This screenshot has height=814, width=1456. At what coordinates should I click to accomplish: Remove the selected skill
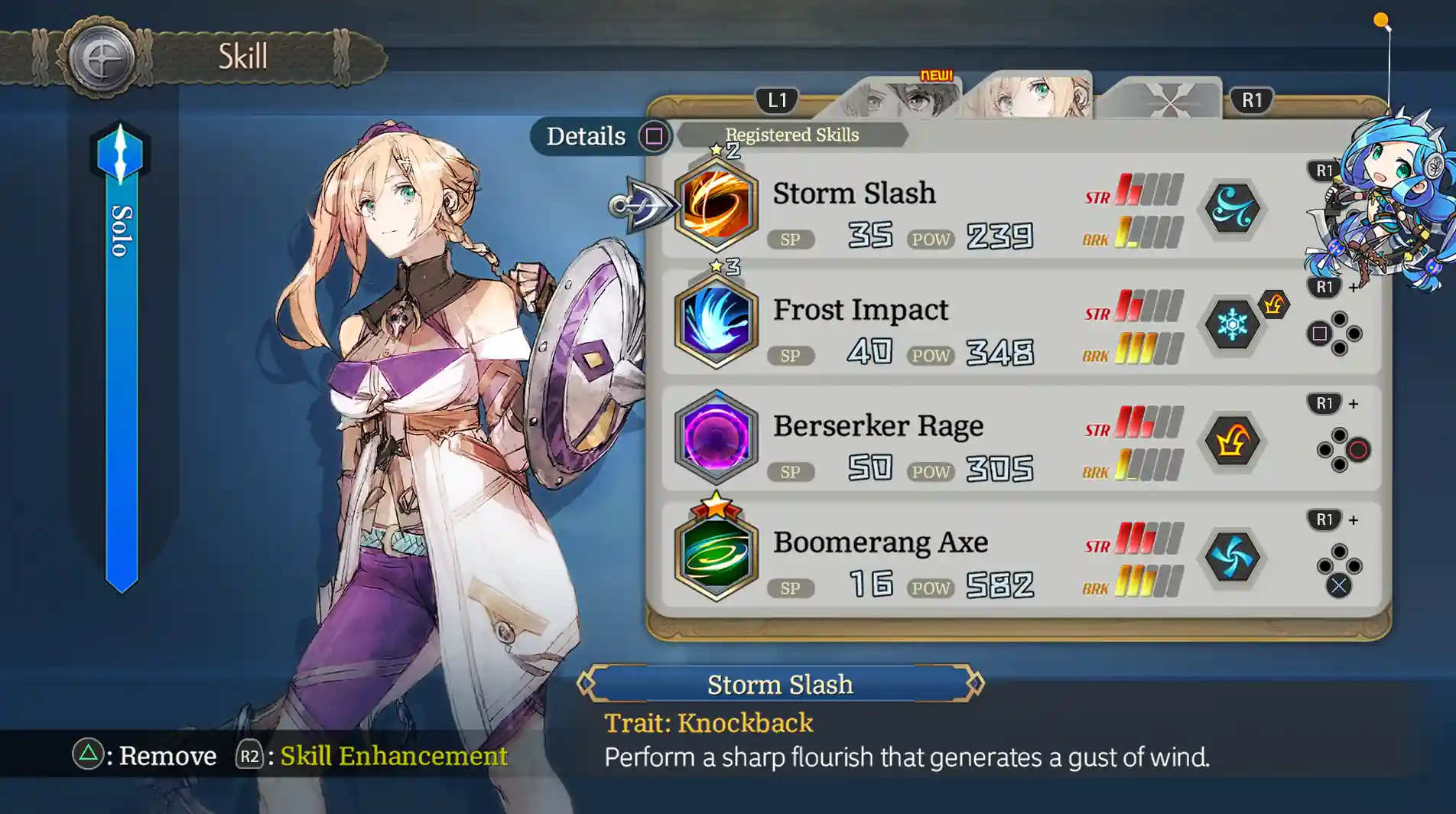[145, 756]
